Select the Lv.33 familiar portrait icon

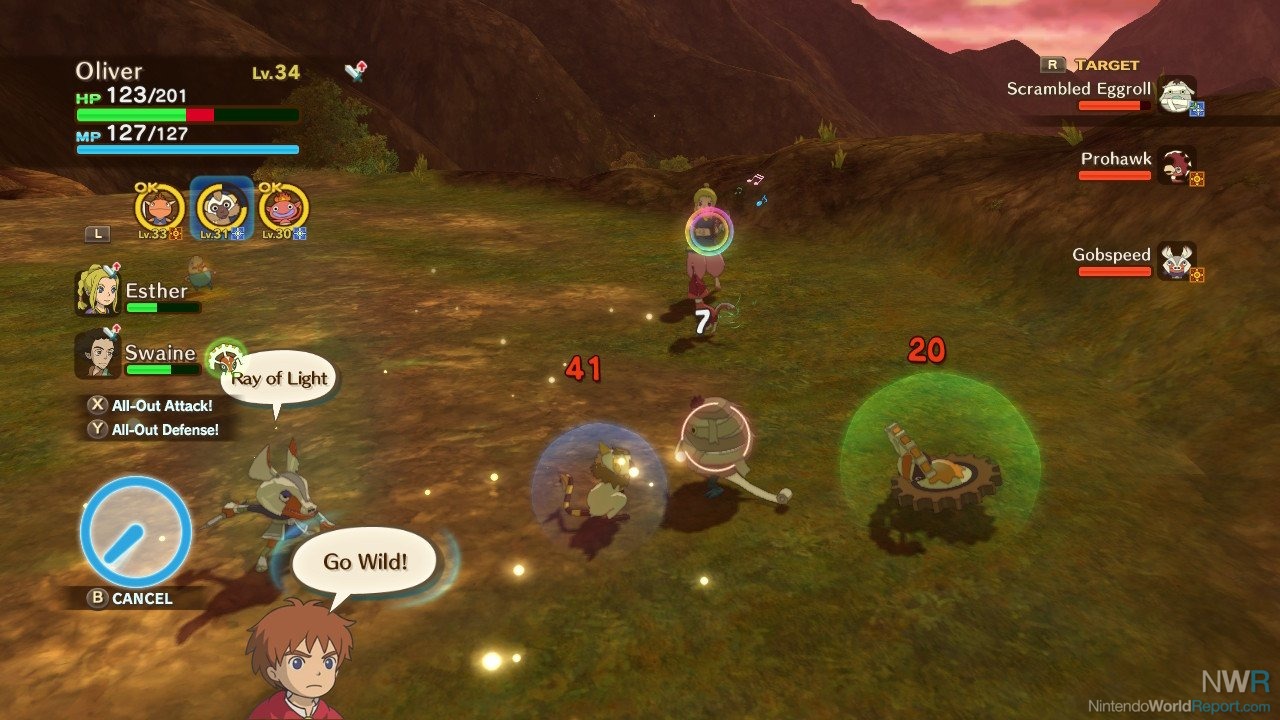coord(161,207)
